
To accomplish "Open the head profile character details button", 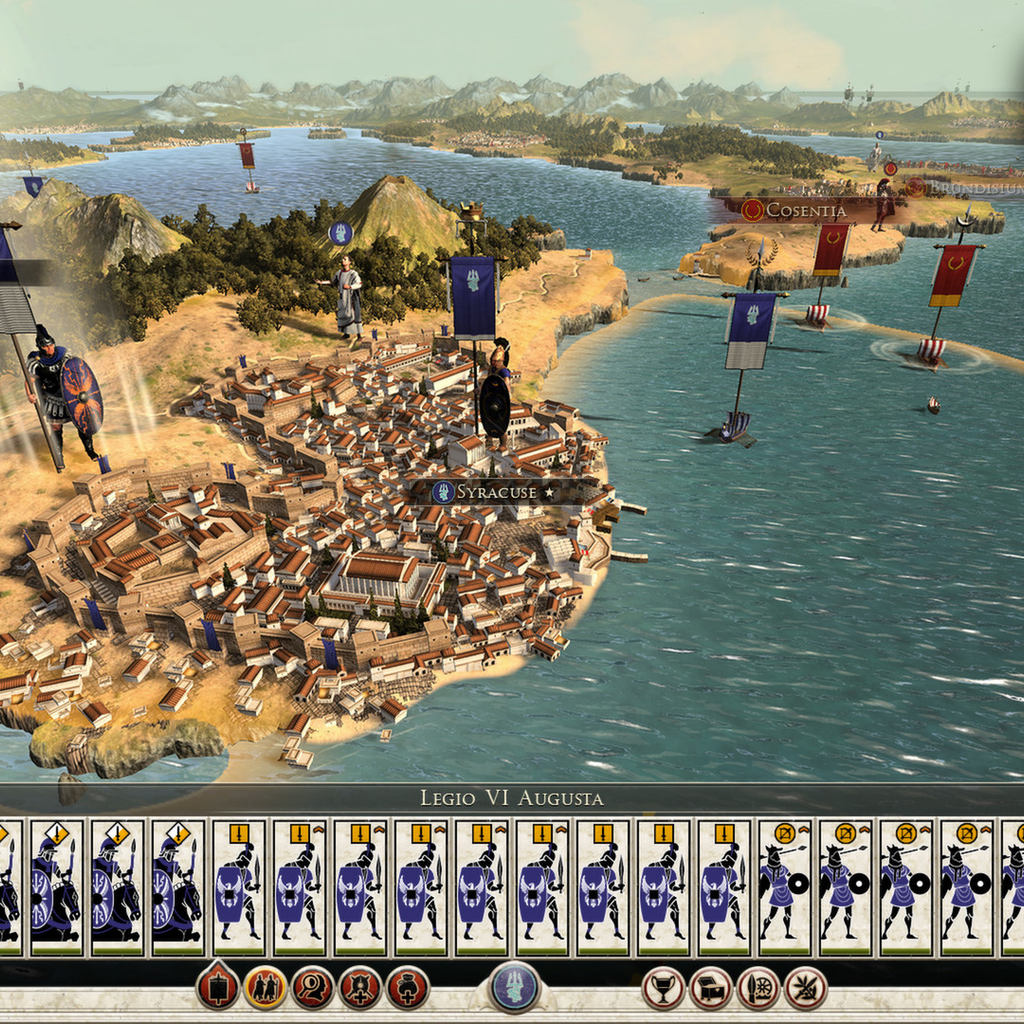I will pyautogui.click(x=312, y=988).
